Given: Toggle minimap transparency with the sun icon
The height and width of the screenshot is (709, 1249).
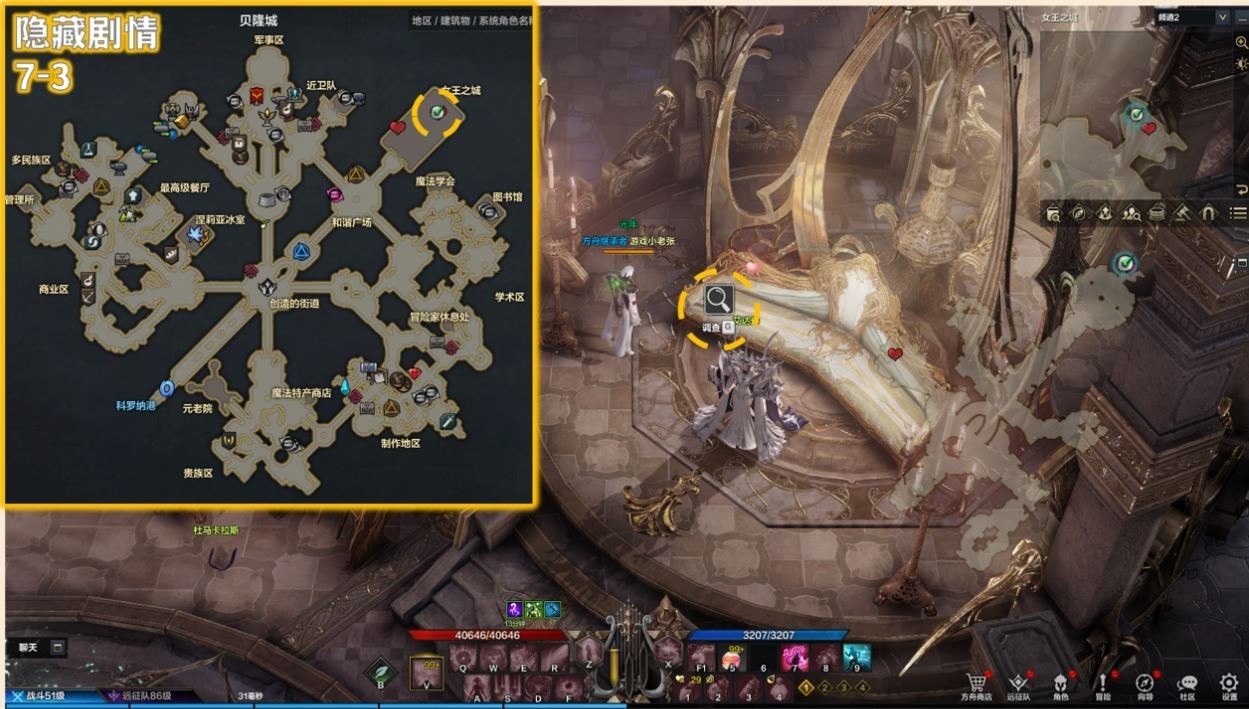Looking at the screenshot, I should pos(1241,64).
